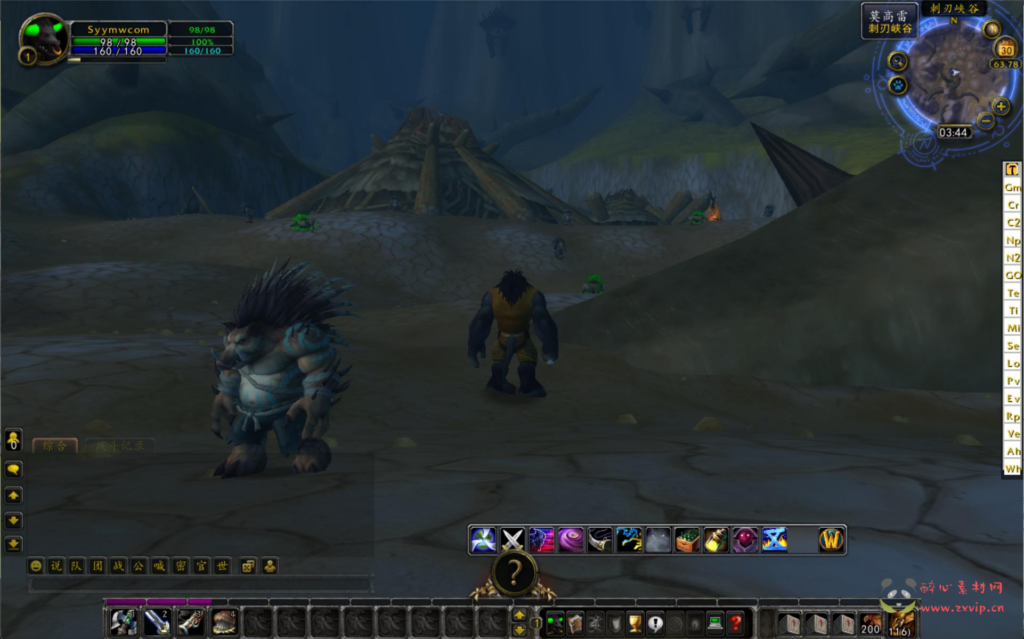Open the backpack bag slot
This screenshot has height=639, width=1024.
coord(901,622)
